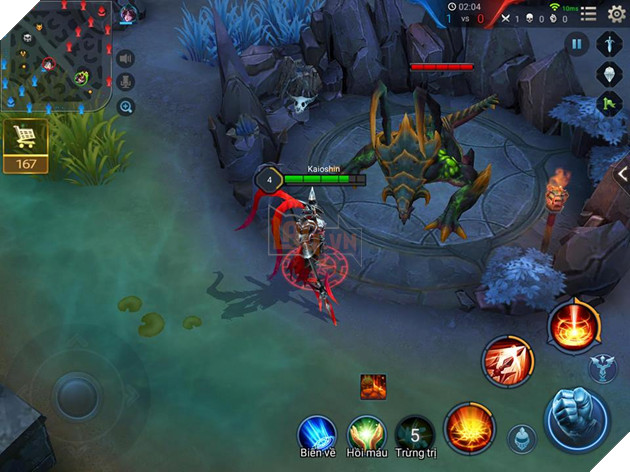Click the magnifying glass zoom button

click(126, 106)
